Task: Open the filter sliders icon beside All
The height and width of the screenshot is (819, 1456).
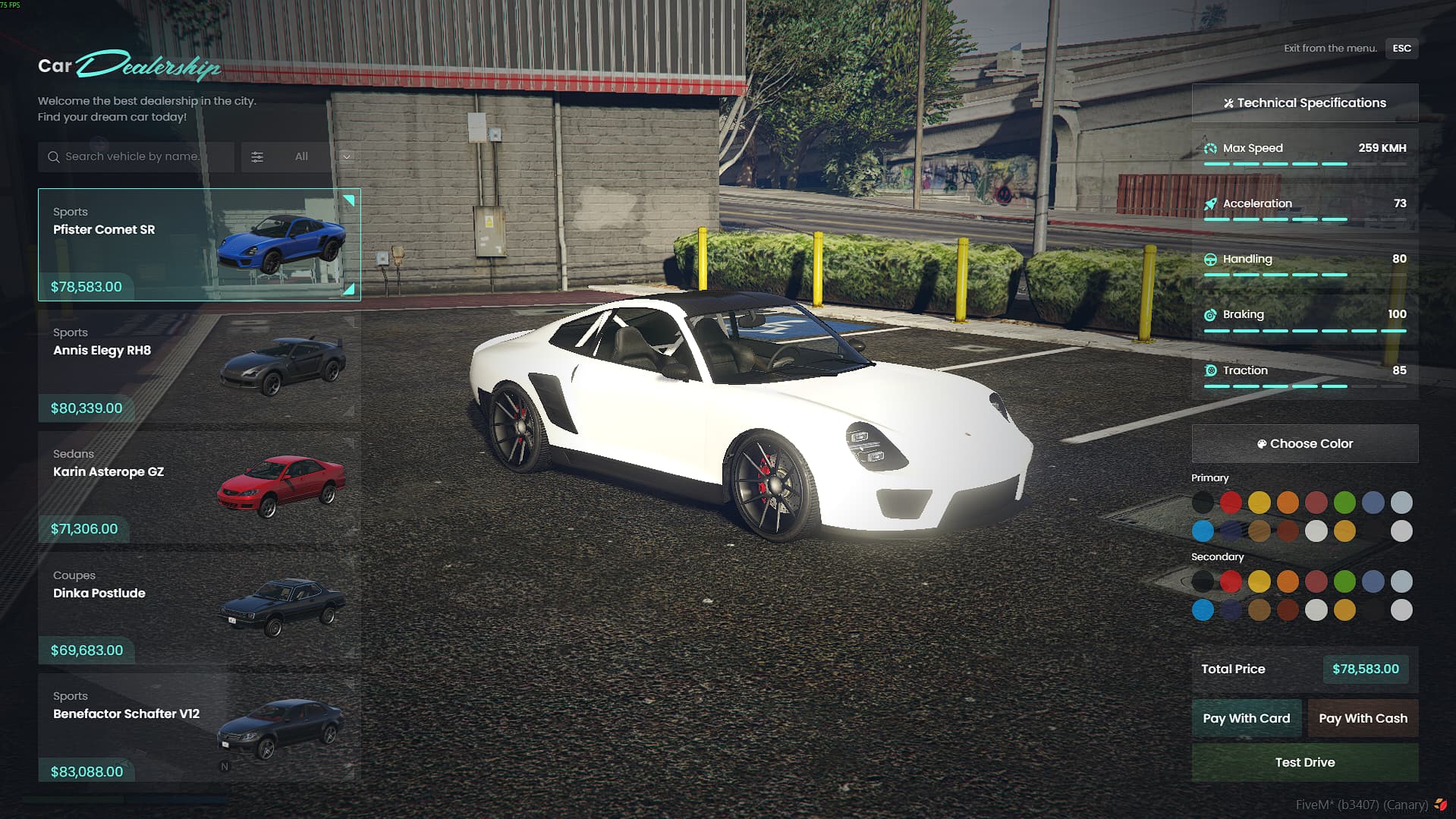Action: pos(257,156)
